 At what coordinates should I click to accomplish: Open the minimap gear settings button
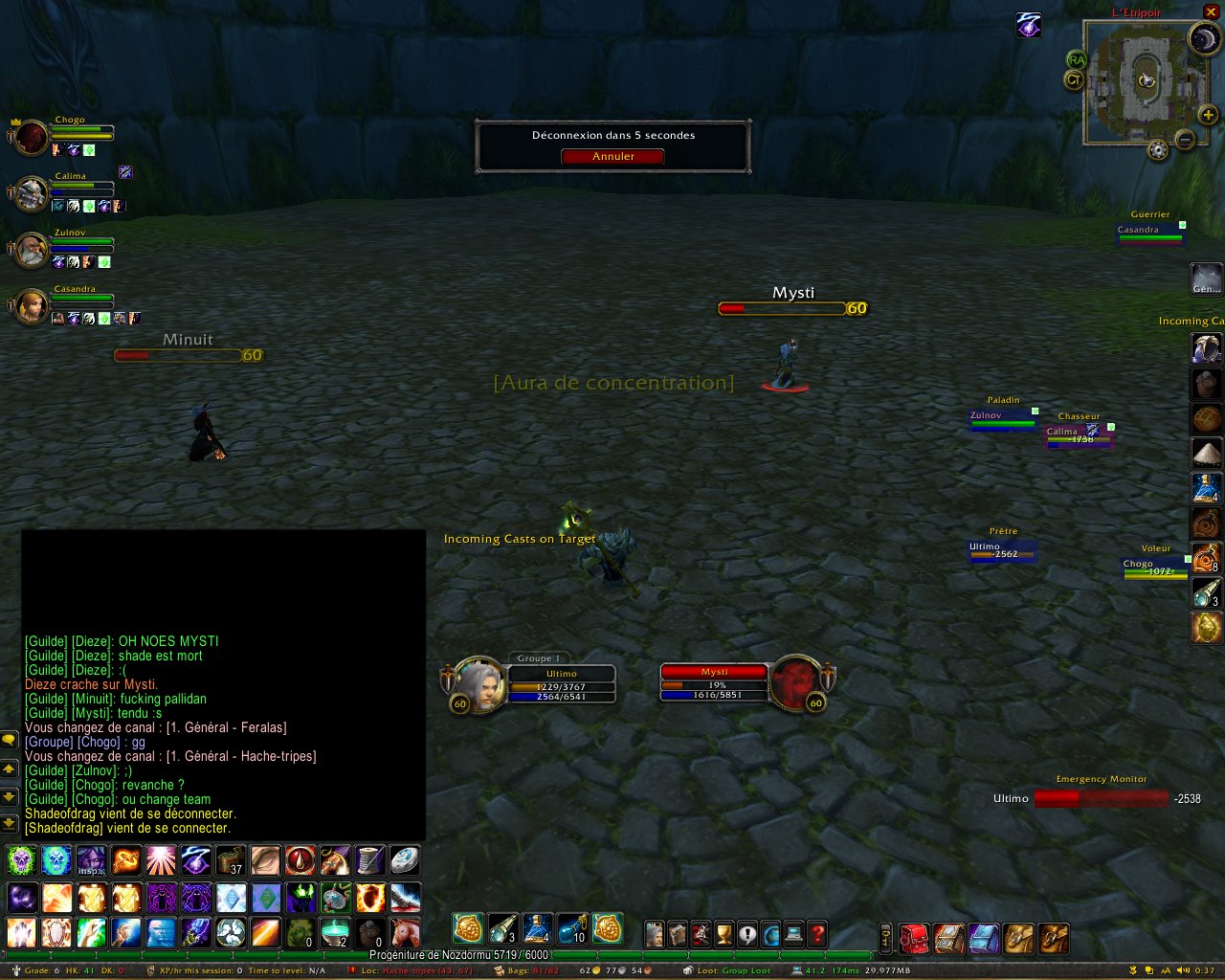tap(1158, 150)
